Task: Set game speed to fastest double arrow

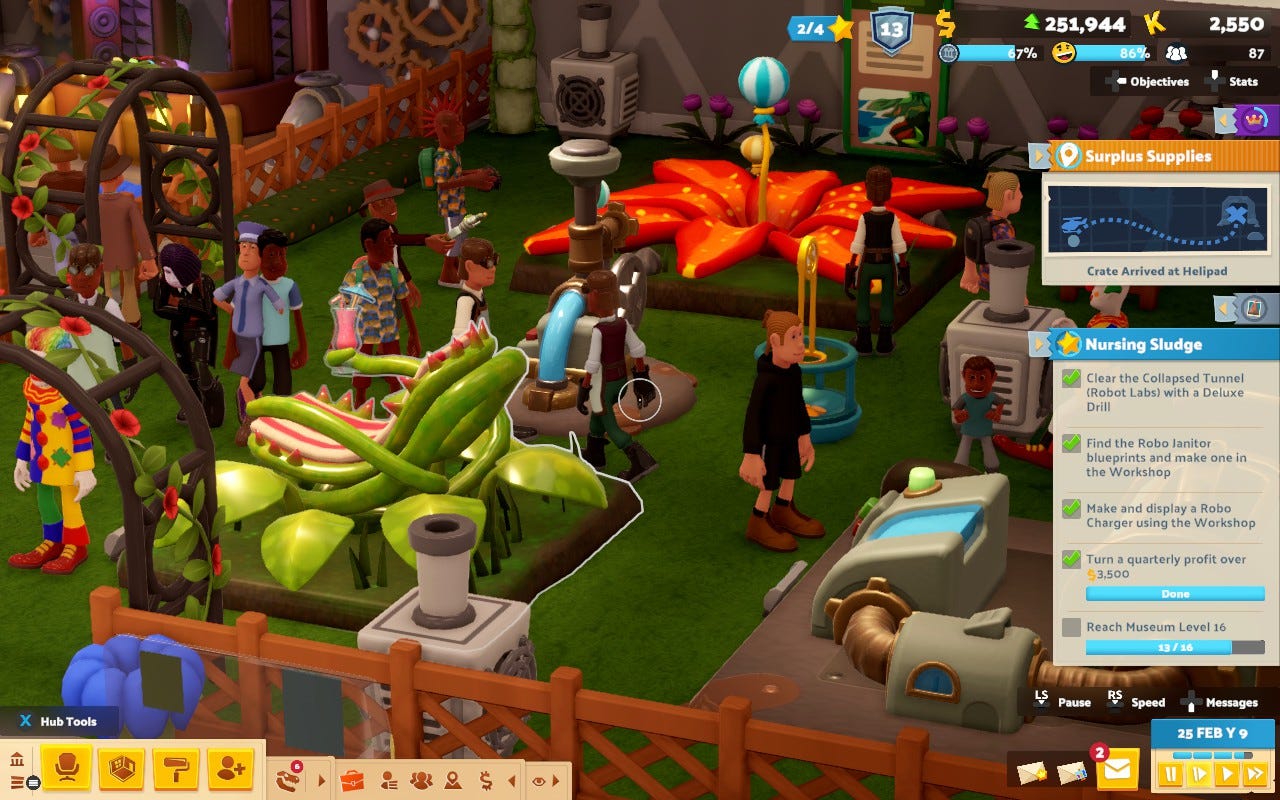Action: click(x=1254, y=774)
